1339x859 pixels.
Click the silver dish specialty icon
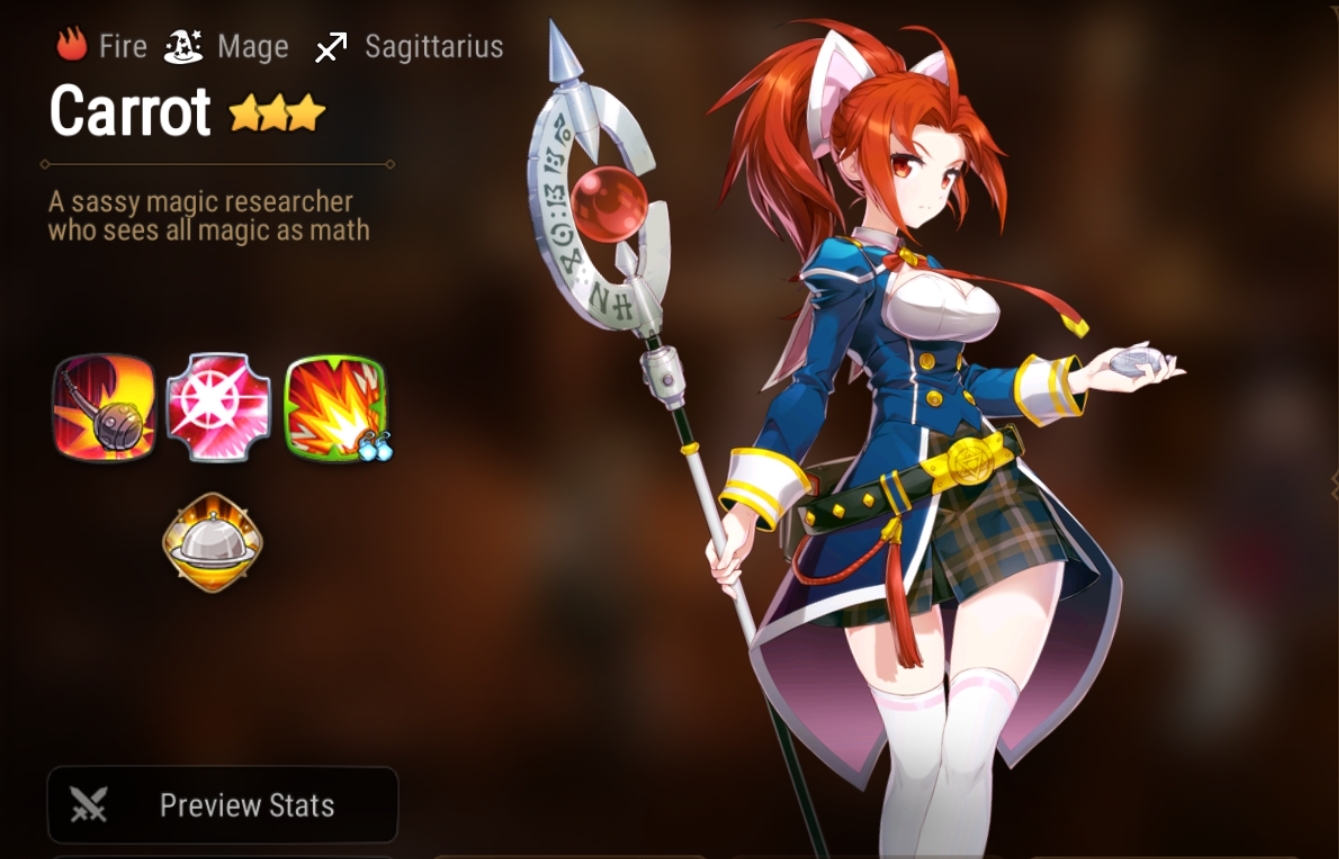pos(215,540)
